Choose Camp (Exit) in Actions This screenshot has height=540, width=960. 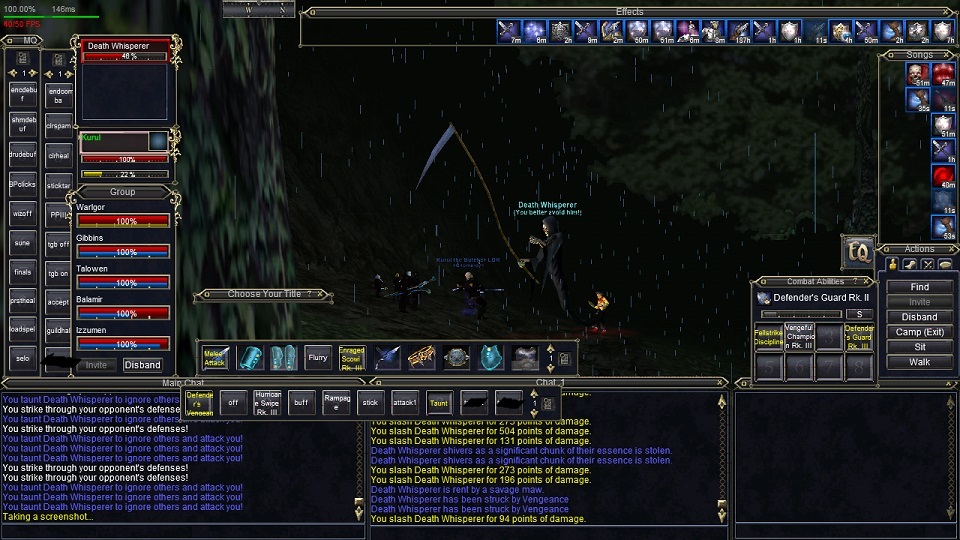click(919, 332)
